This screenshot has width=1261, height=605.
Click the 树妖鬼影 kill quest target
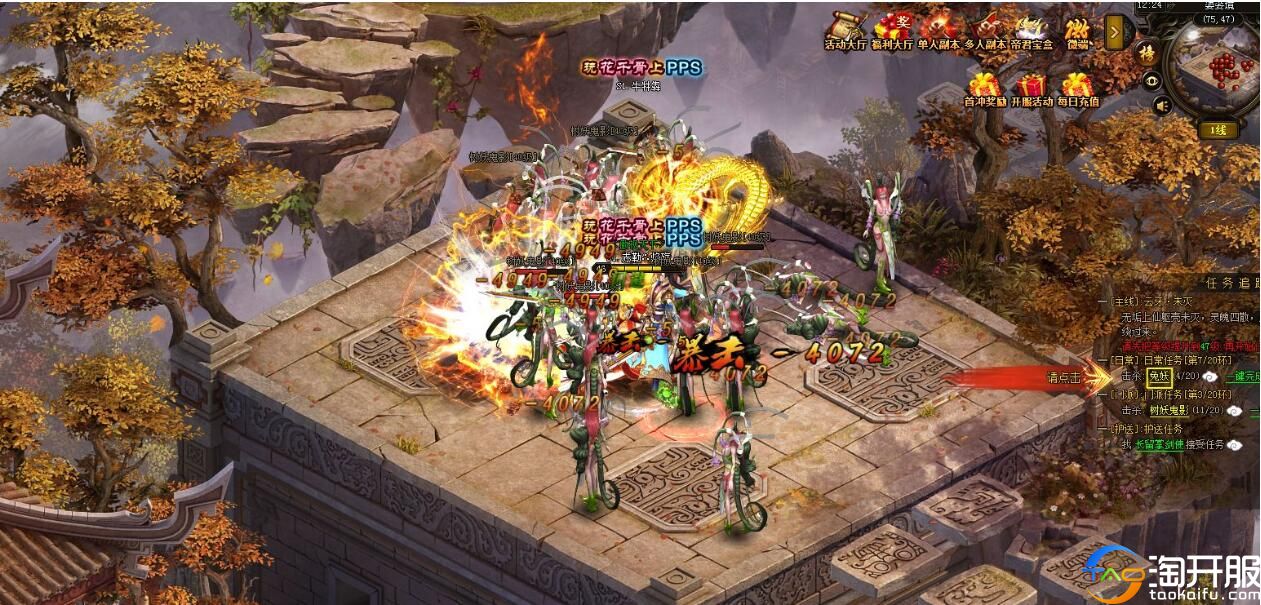(x=1170, y=410)
